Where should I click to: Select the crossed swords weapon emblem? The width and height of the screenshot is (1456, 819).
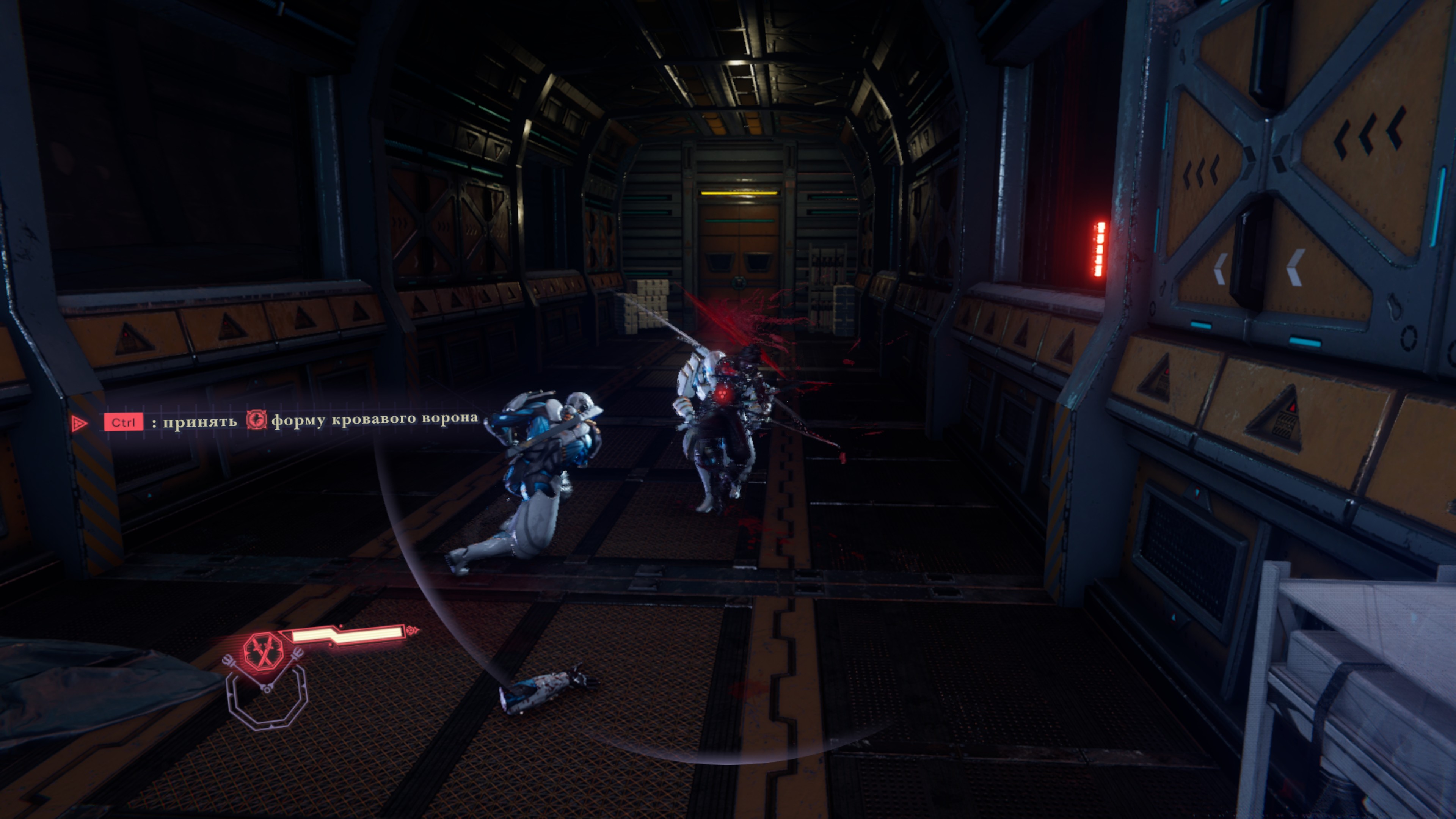[x=263, y=651]
